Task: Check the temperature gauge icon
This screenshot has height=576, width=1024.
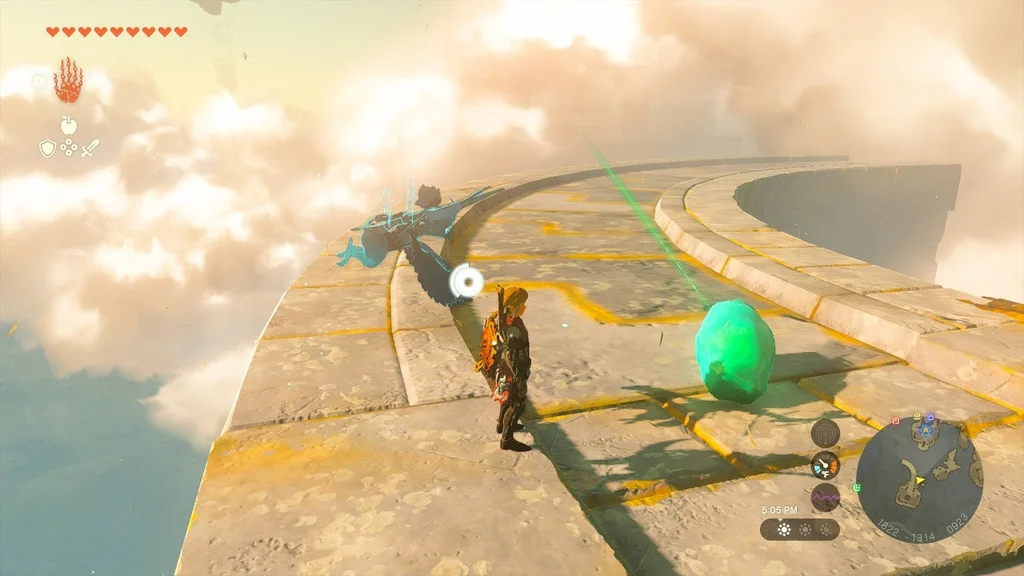Action: tap(825, 465)
